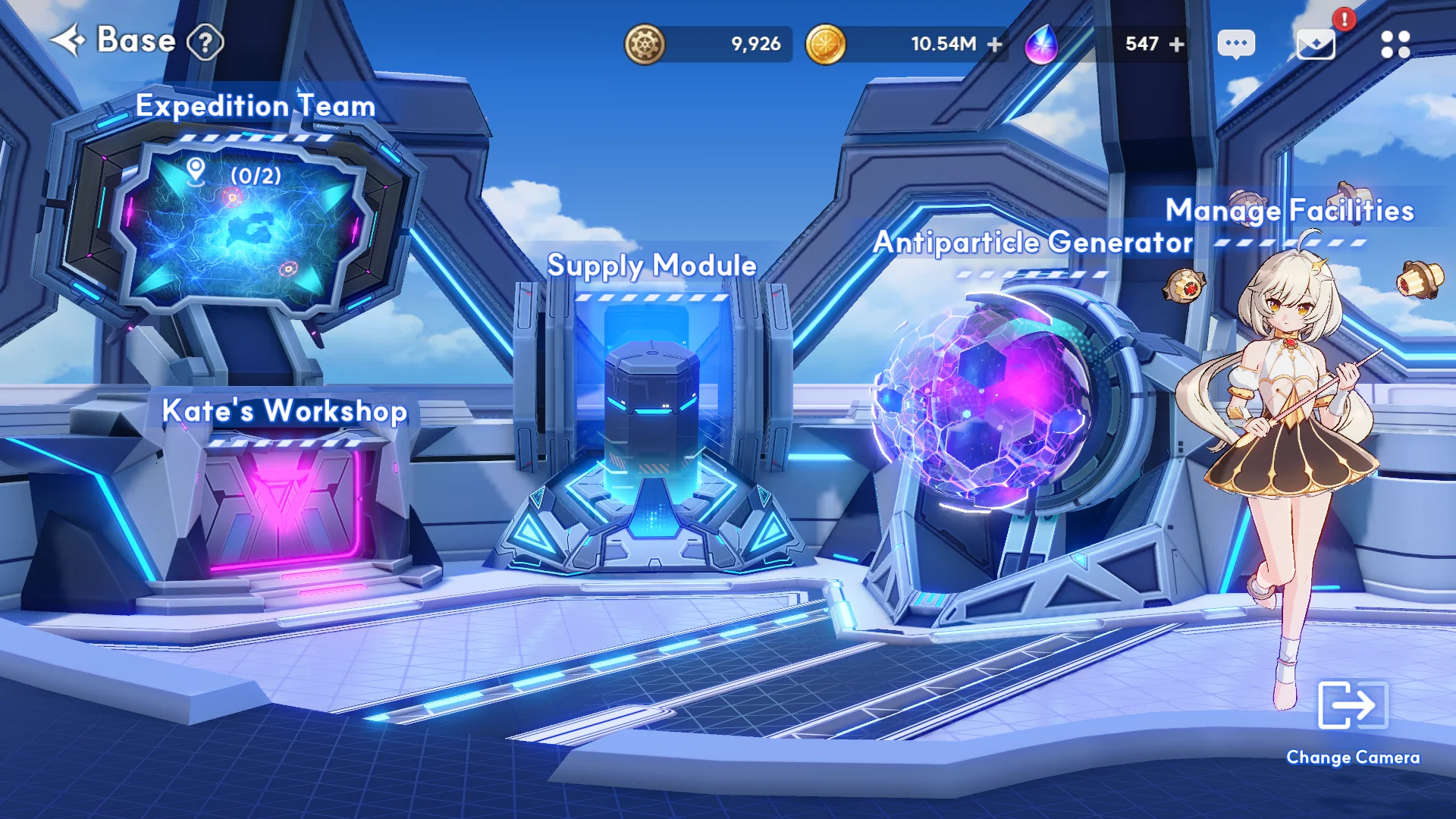Tap the gear currency icon
1456x819 pixels.
click(x=645, y=44)
